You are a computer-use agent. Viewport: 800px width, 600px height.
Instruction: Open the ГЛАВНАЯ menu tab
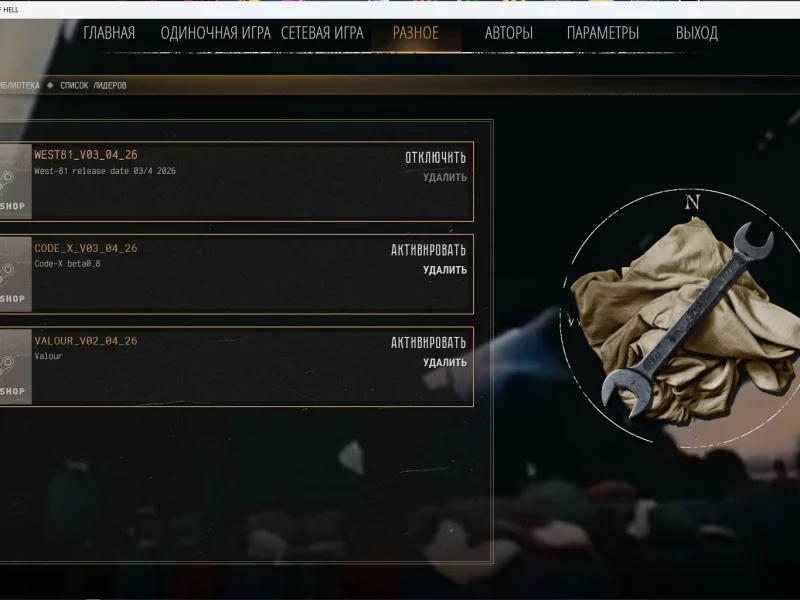point(109,33)
